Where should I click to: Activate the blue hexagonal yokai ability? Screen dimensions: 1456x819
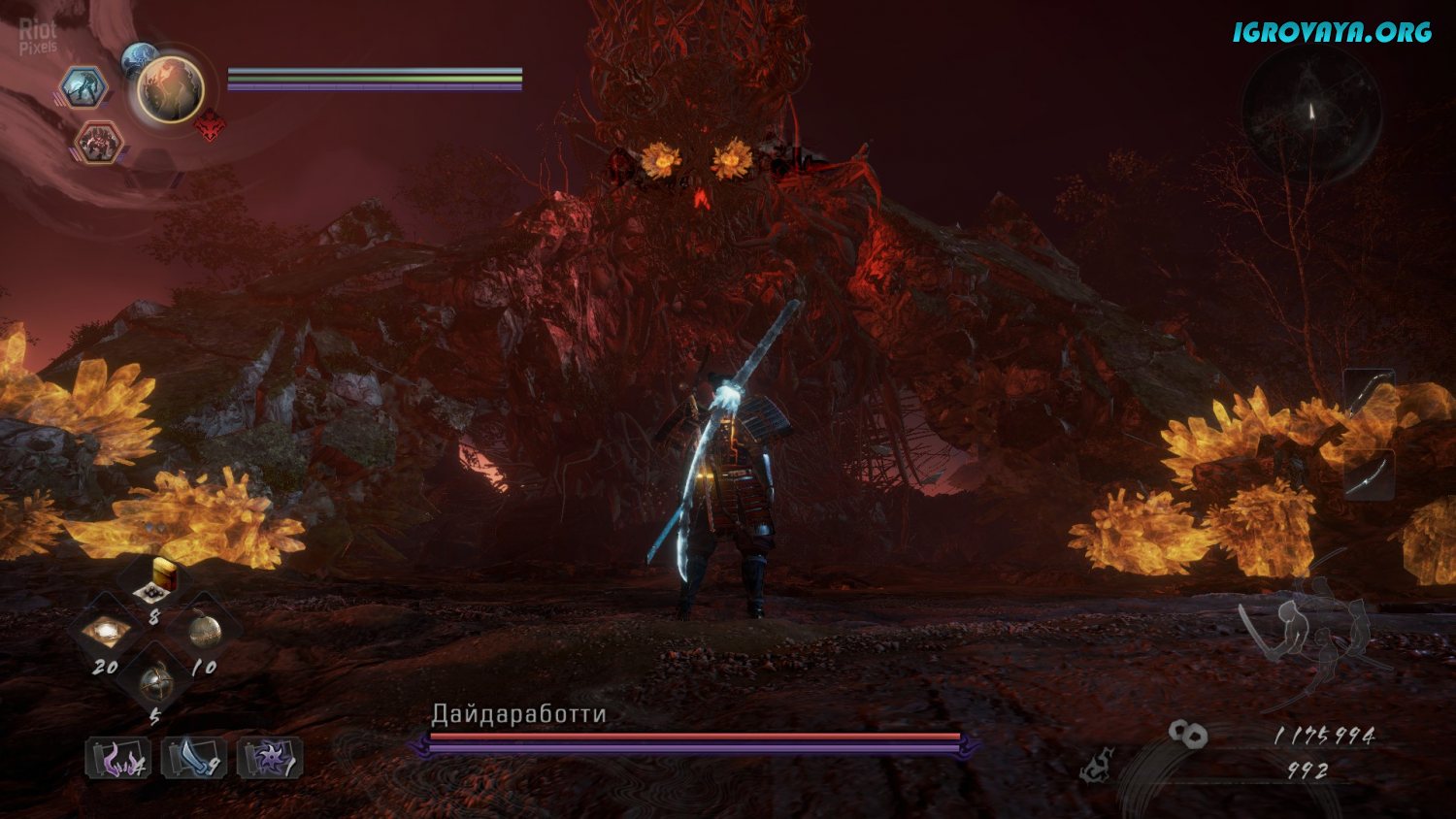click(84, 87)
